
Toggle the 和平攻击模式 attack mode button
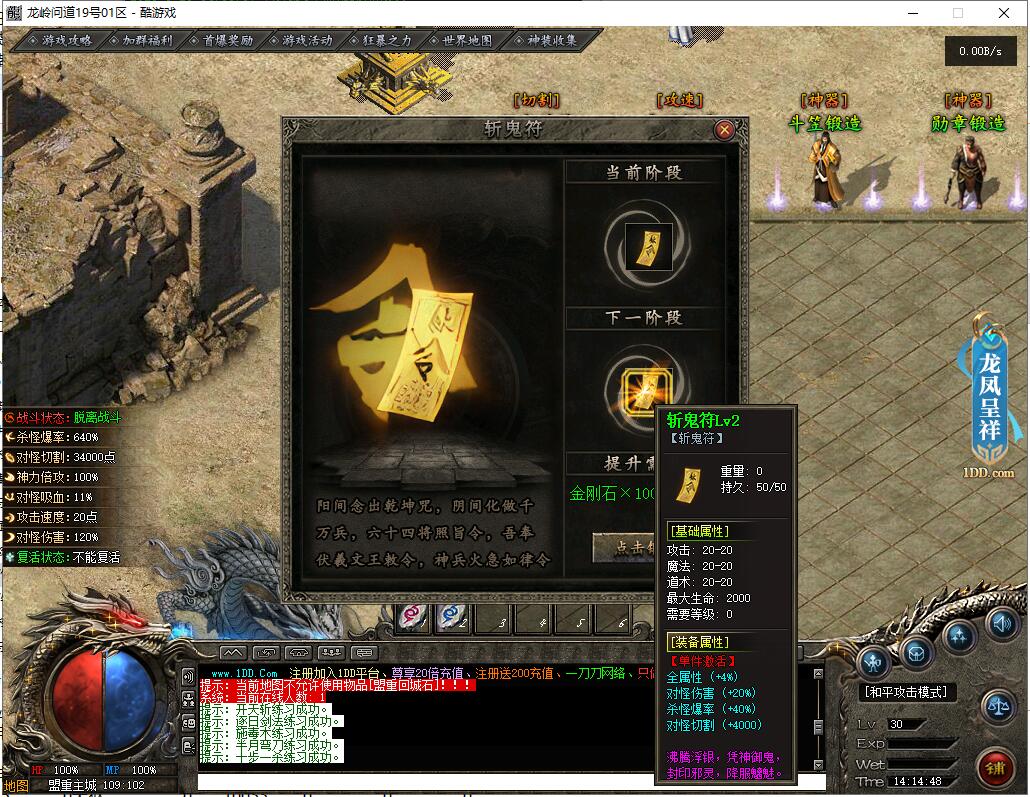click(907, 691)
